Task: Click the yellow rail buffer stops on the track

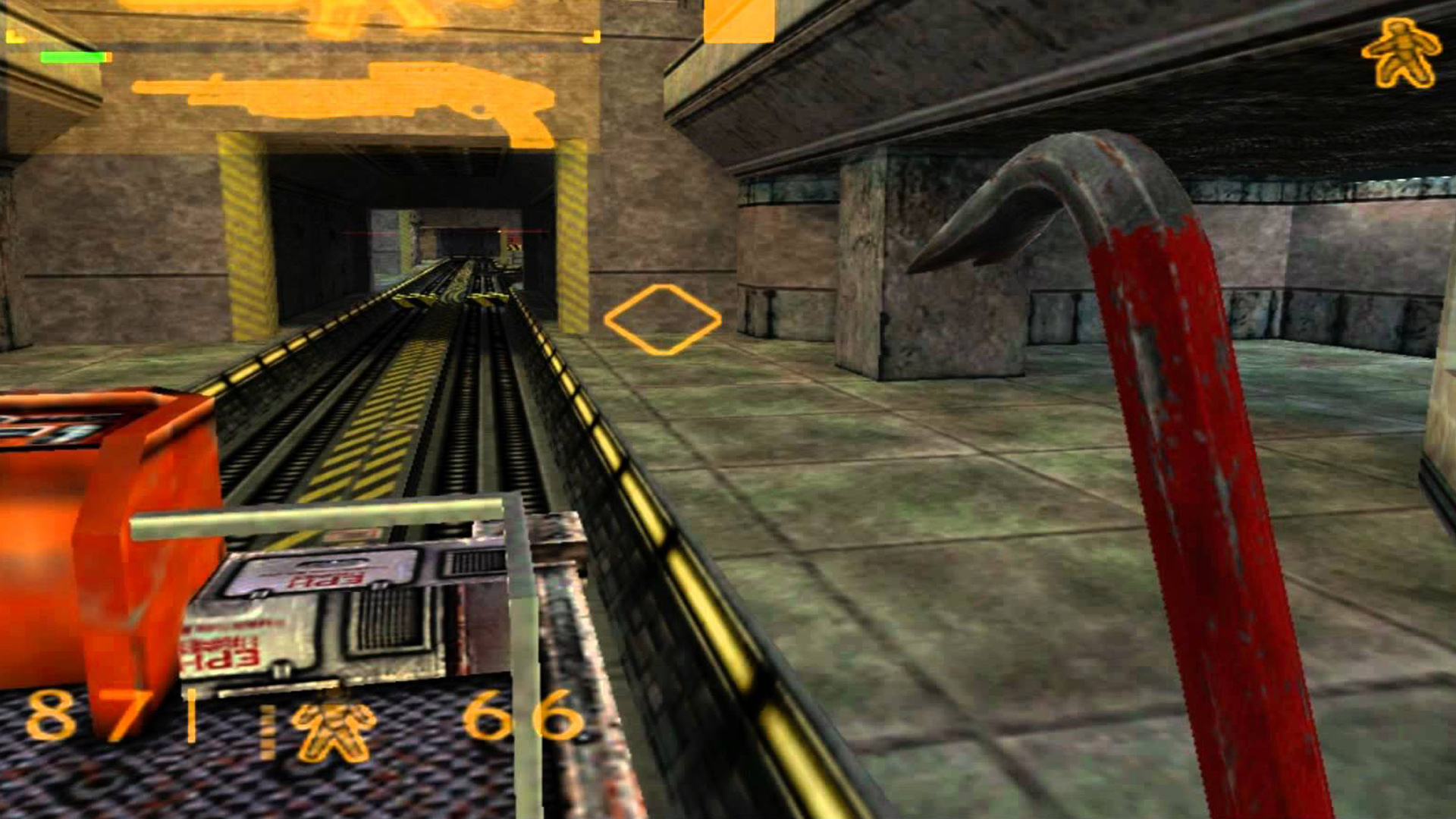Action: click(x=447, y=300)
